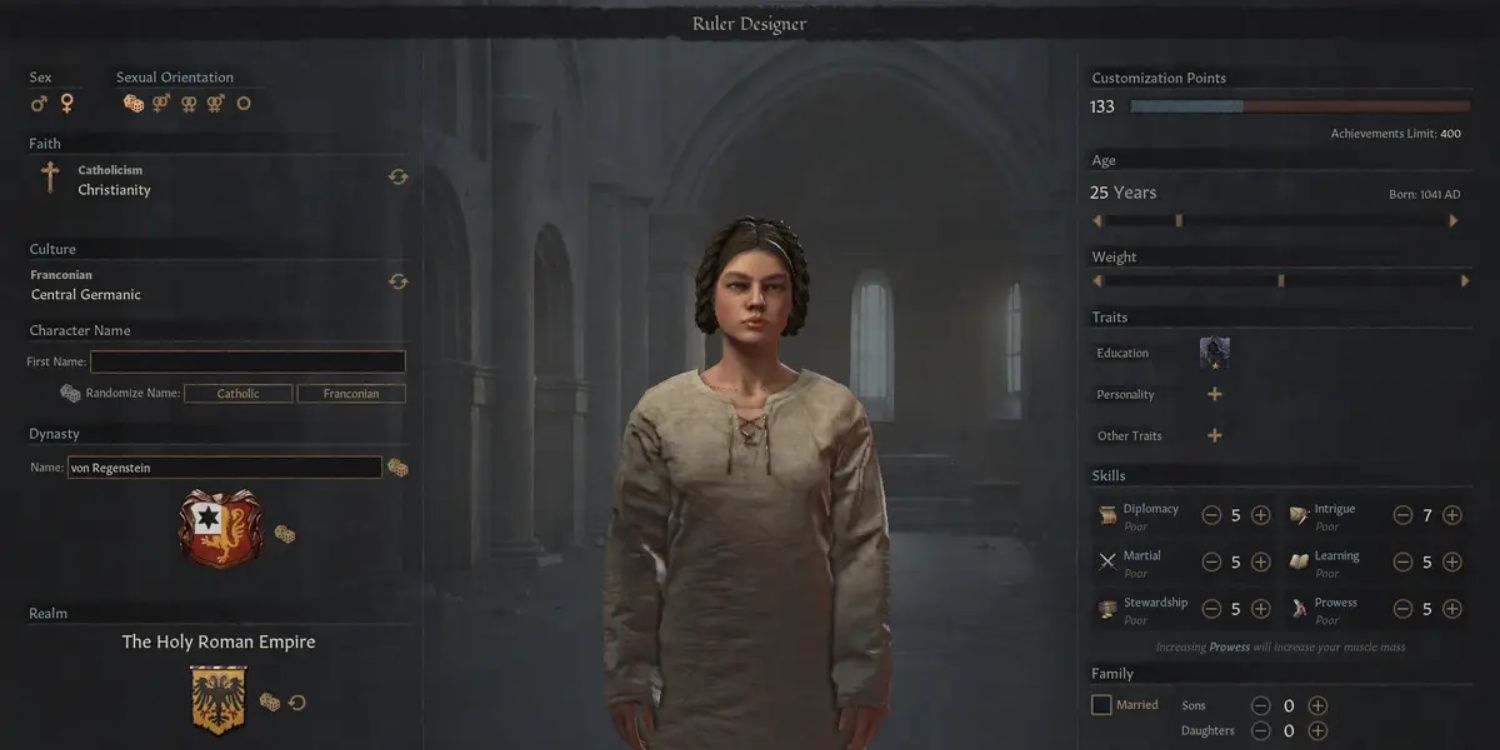Click the Age slider handle
Viewport: 1500px width, 750px height.
[x=1178, y=220]
